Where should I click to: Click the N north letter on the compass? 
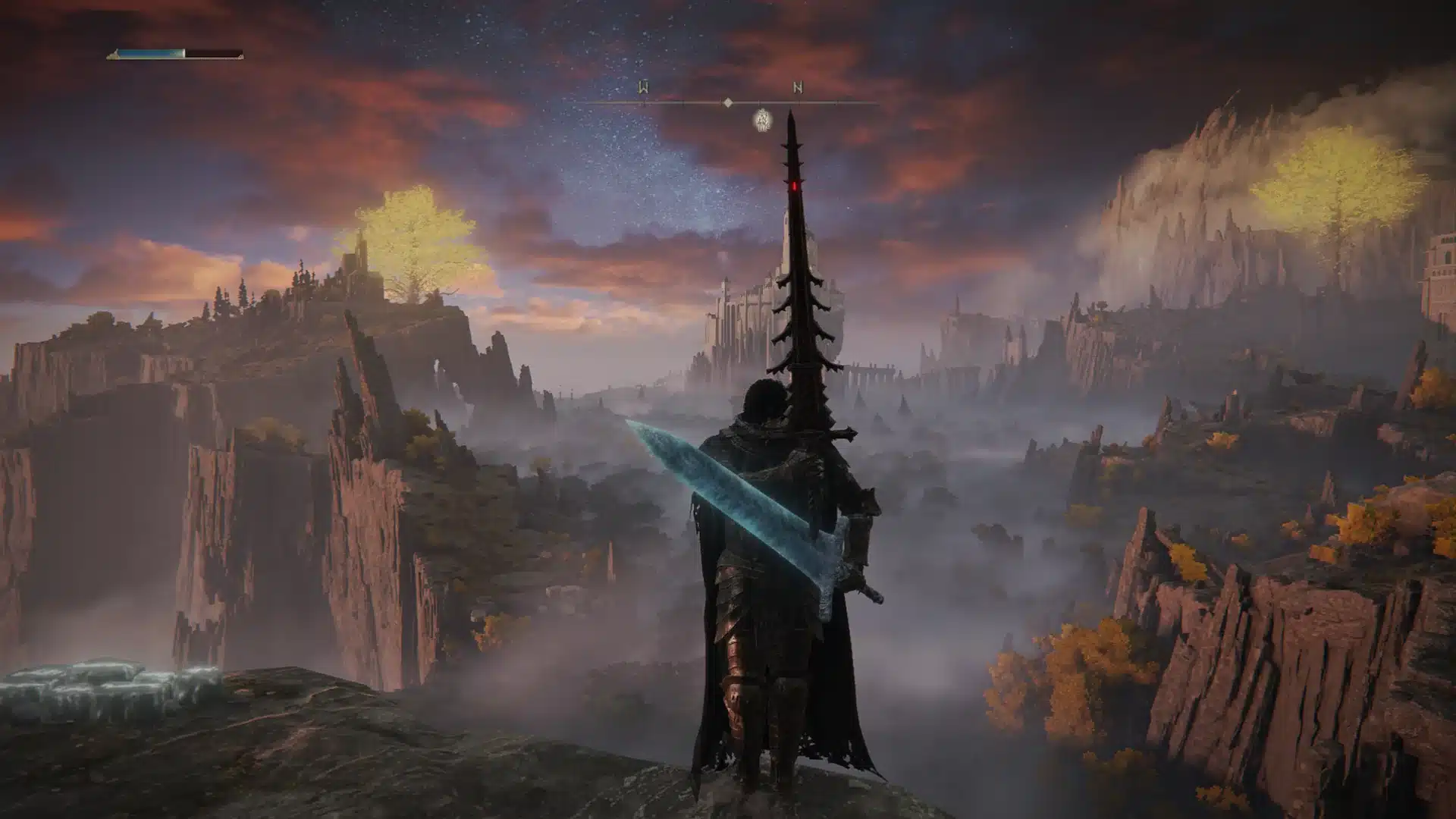[798, 88]
